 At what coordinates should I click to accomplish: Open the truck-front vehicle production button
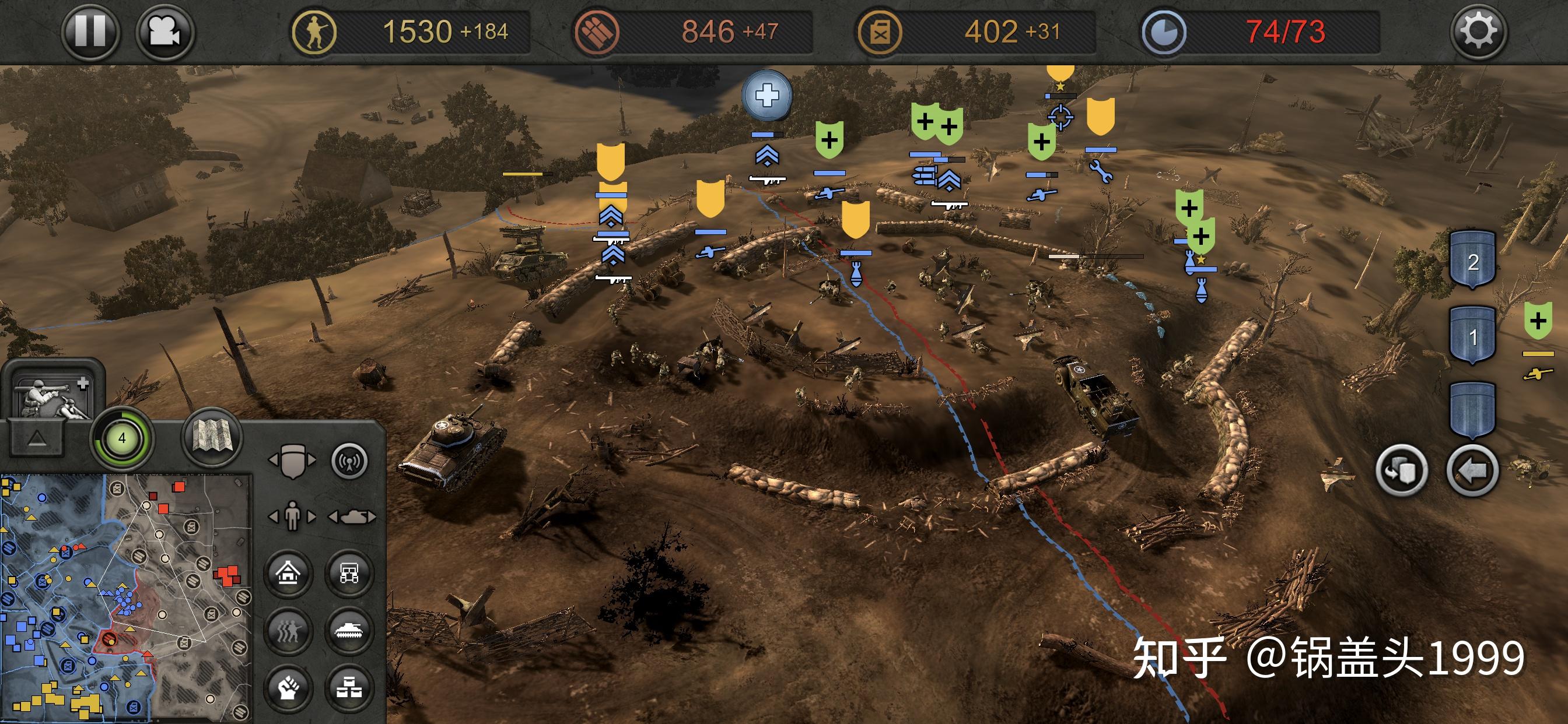pyautogui.click(x=349, y=573)
